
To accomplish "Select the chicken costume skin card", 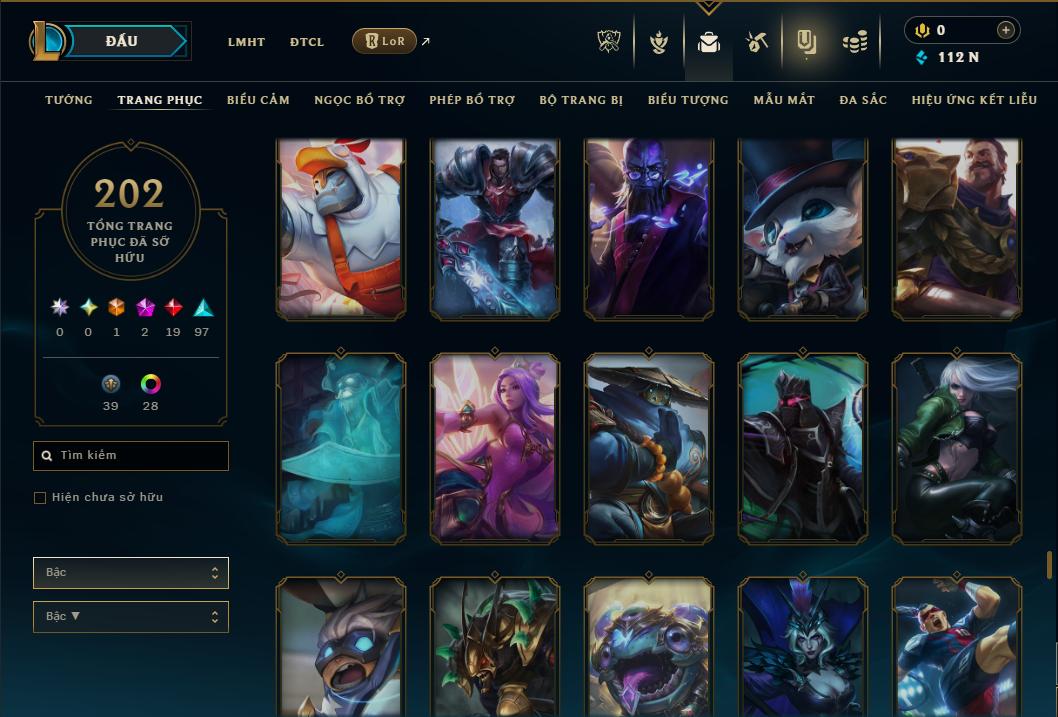I will [x=341, y=229].
